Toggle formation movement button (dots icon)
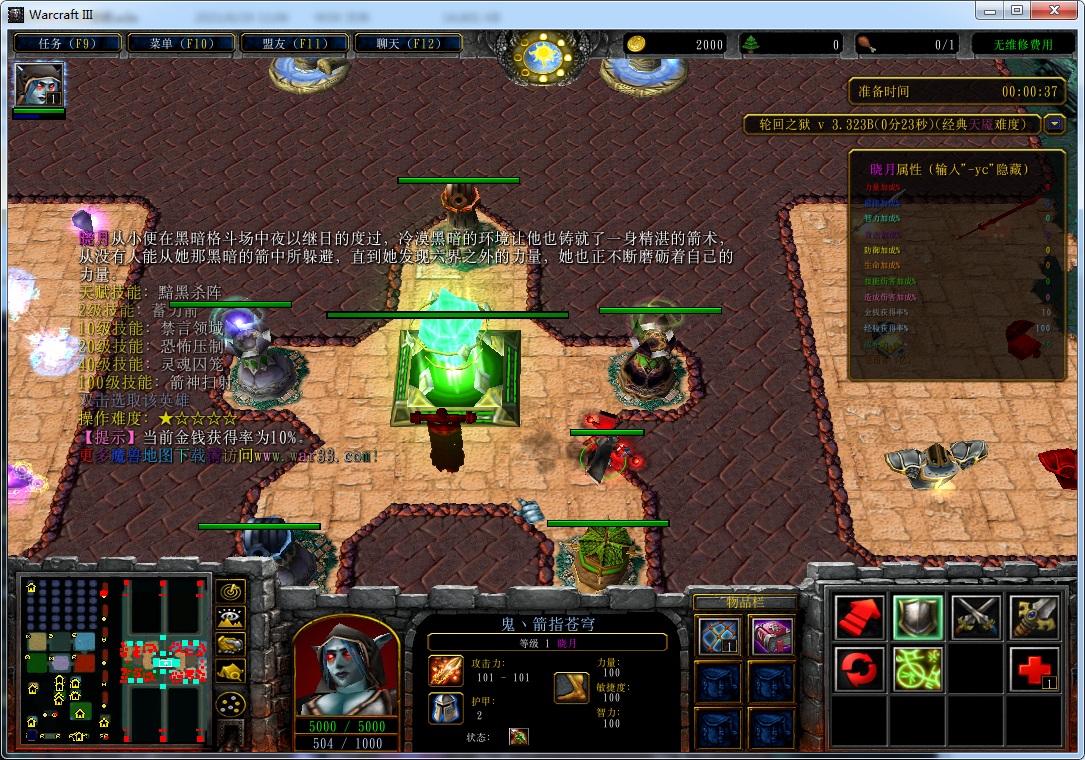Screen dimensions: 1085x760 pos(231,704)
